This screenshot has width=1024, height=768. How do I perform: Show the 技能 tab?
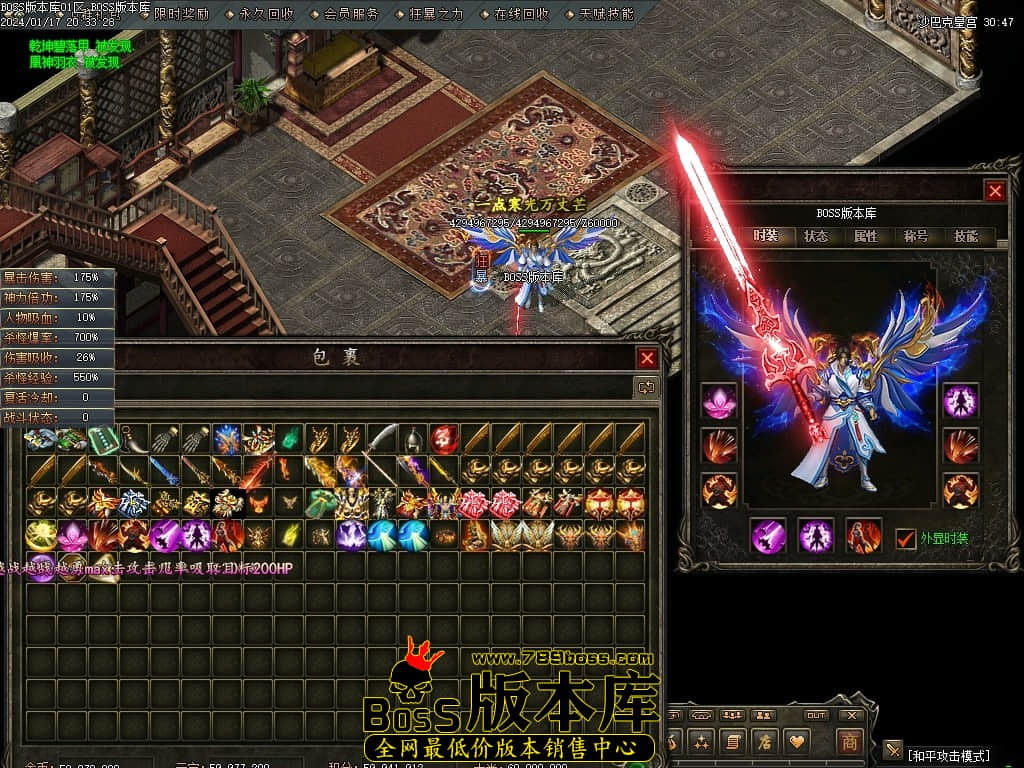coord(966,237)
